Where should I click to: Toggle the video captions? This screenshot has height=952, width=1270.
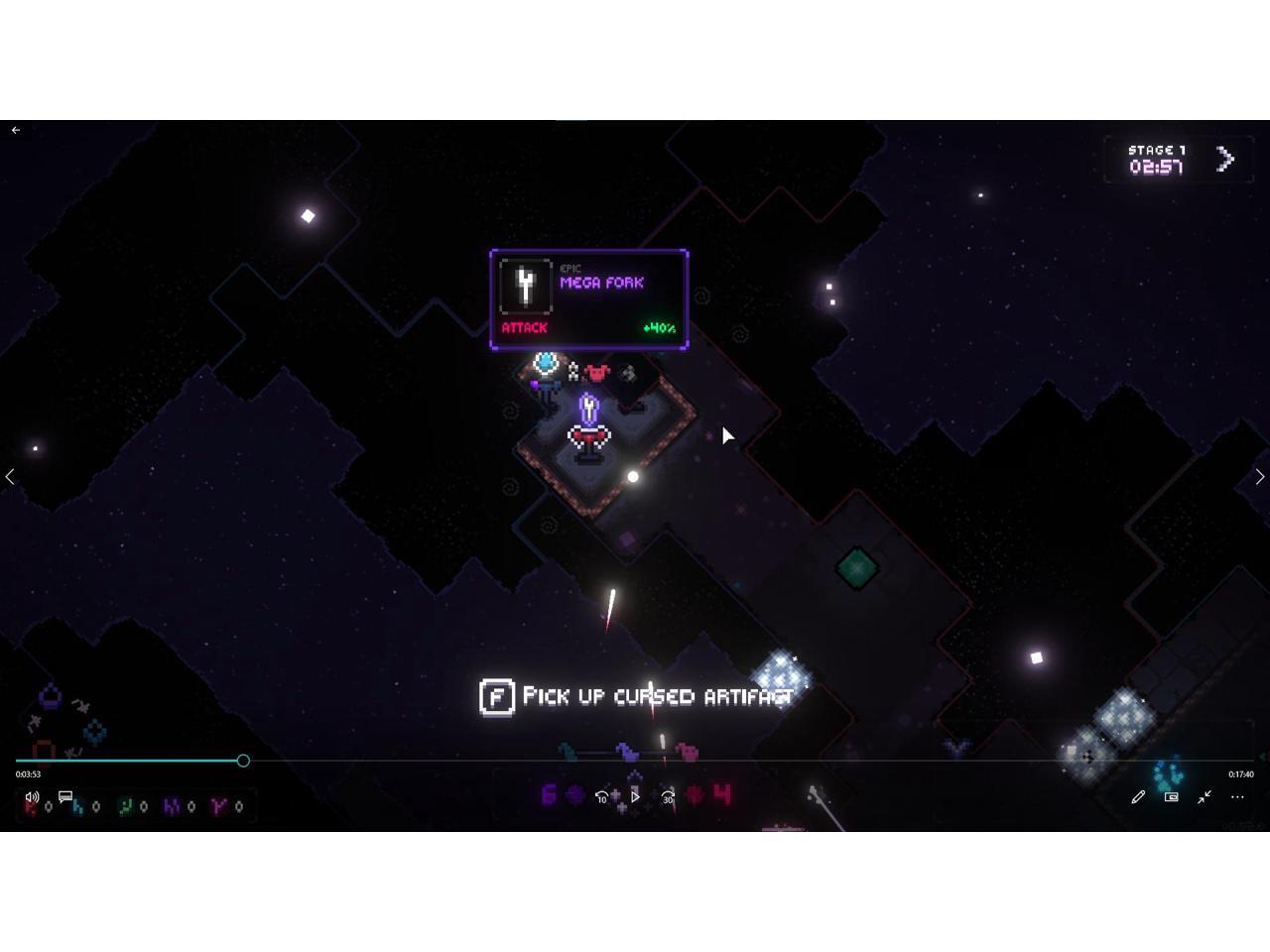(x=65, y=797)
